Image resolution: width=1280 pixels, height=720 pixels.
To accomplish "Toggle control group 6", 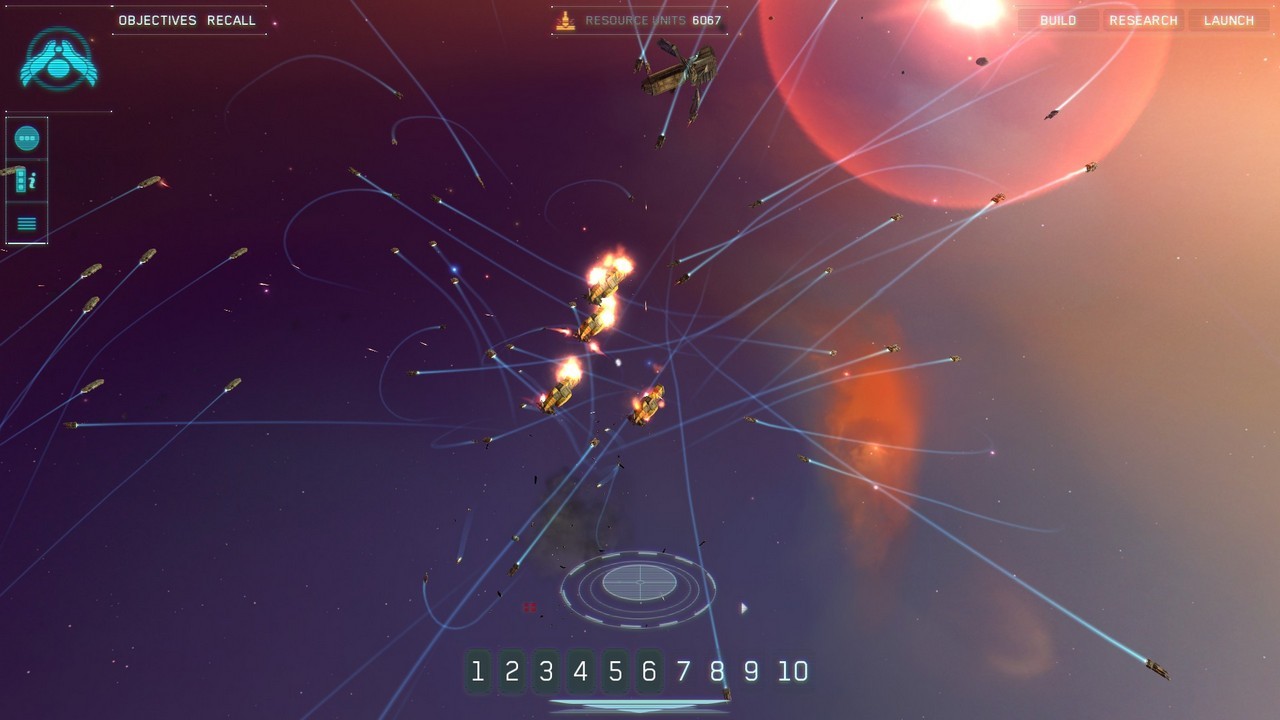I will (648, 672).
